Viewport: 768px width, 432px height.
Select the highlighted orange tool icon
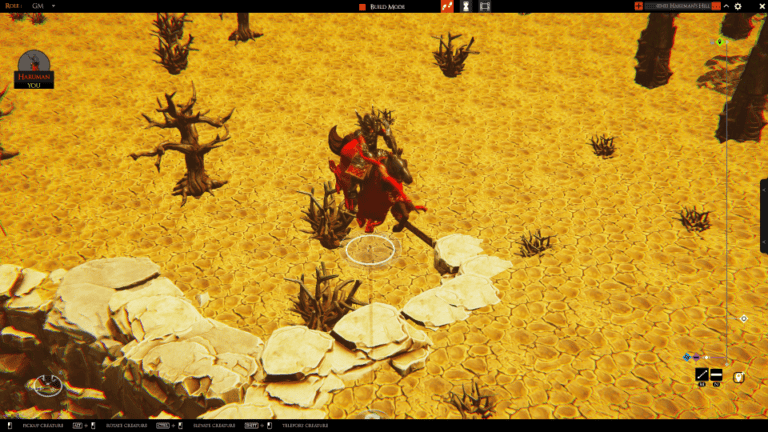coord(447,6)
